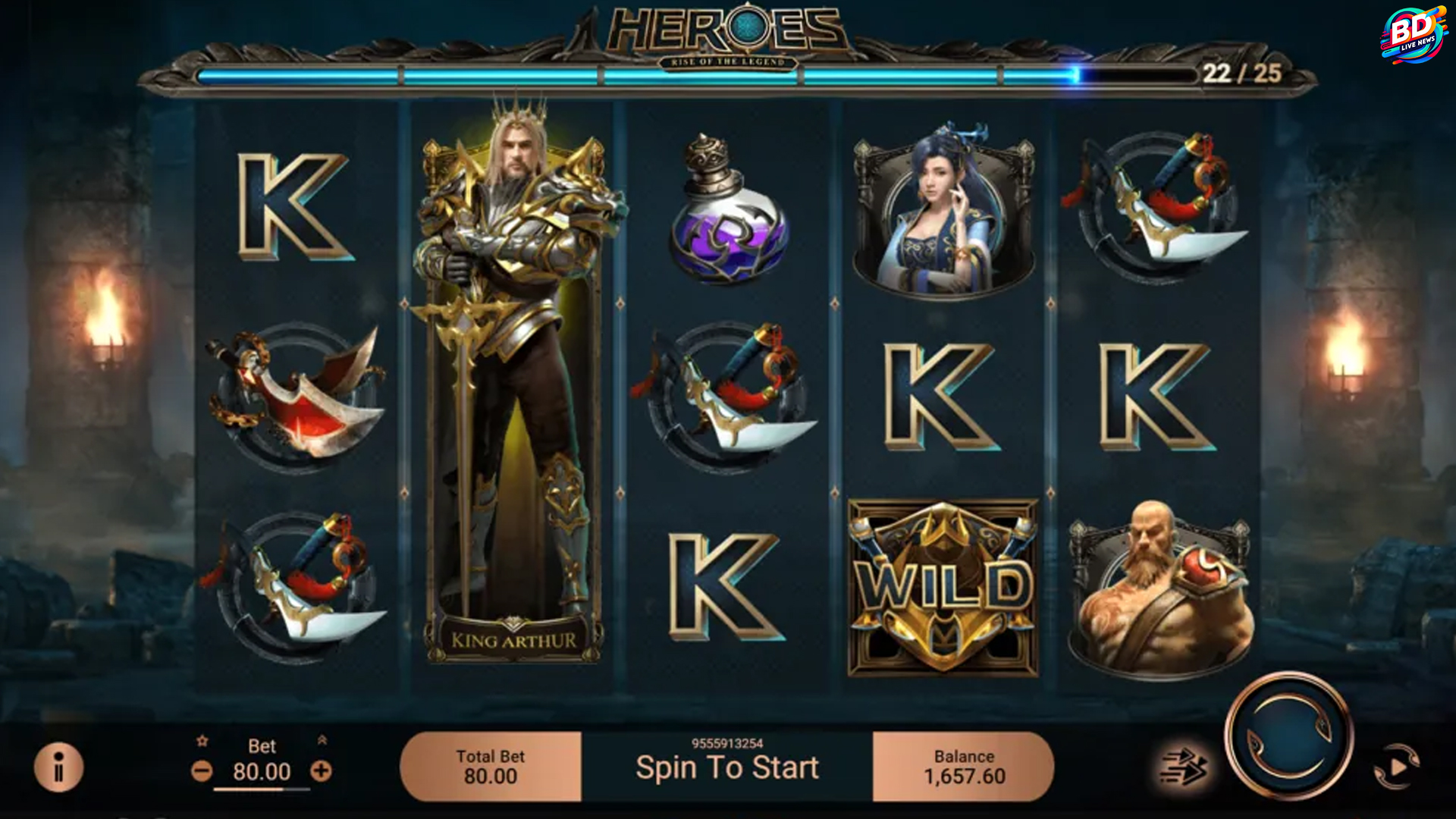Set max bet with the double-chevron icon
Viewport: 1456px width, 819px height.
(322, 739)
